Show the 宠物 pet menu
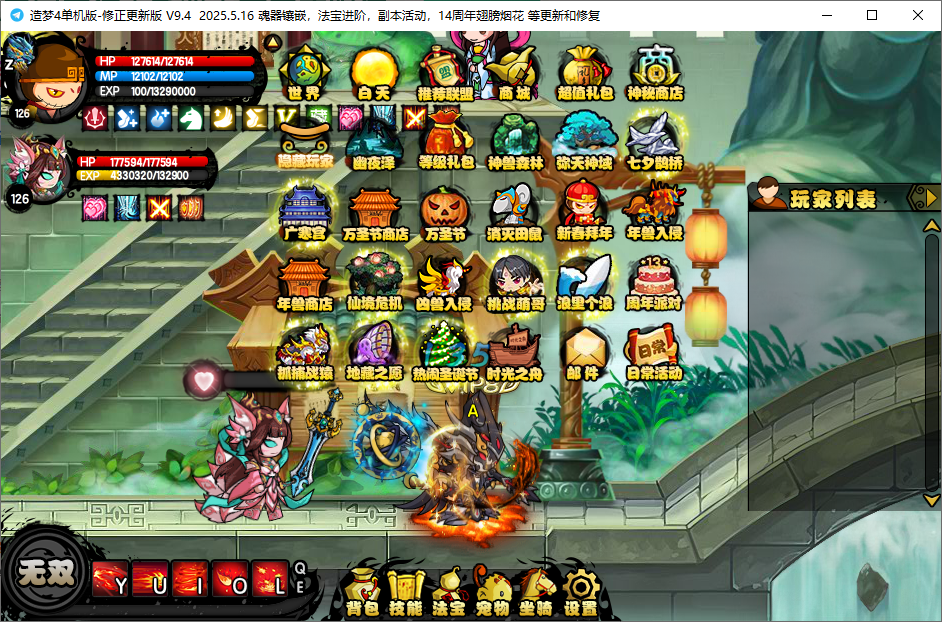Viewport: 942px width, 622px height. pyautogui.click(x=493, y=591)
